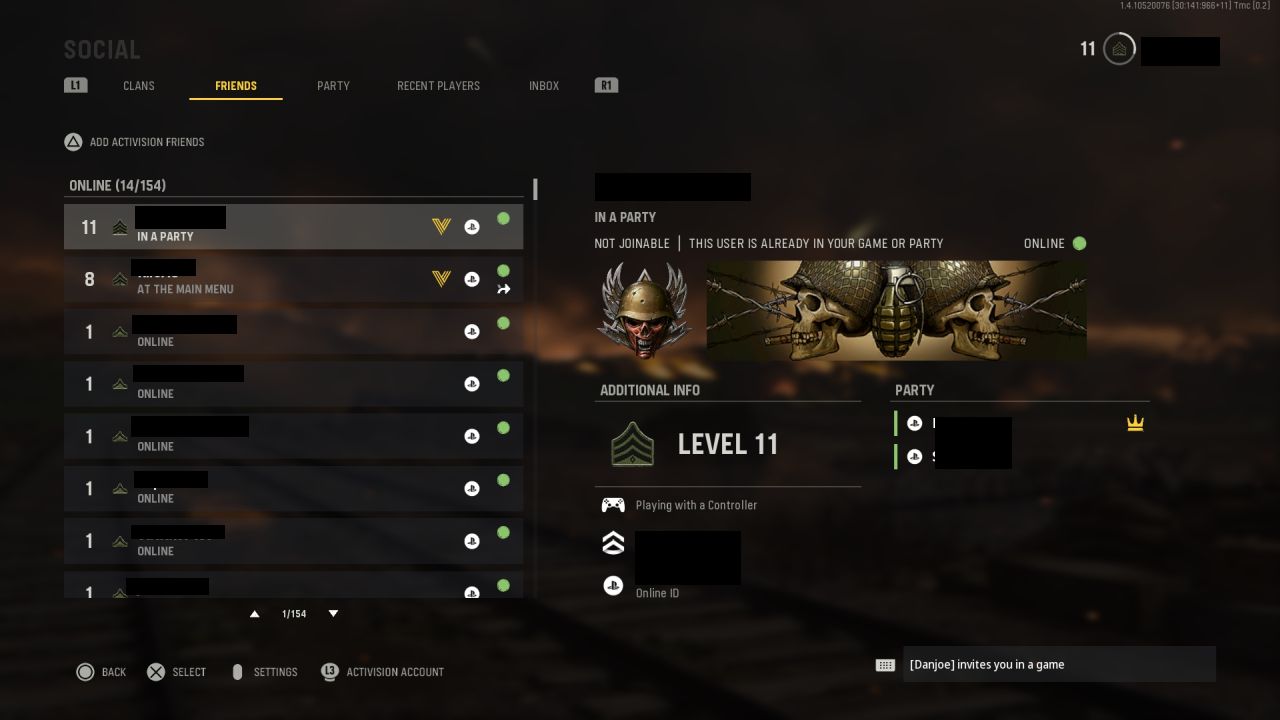Click the PlayStation platform icon on the first friend
Viewport: 1280px width, 720px height.
472,226
